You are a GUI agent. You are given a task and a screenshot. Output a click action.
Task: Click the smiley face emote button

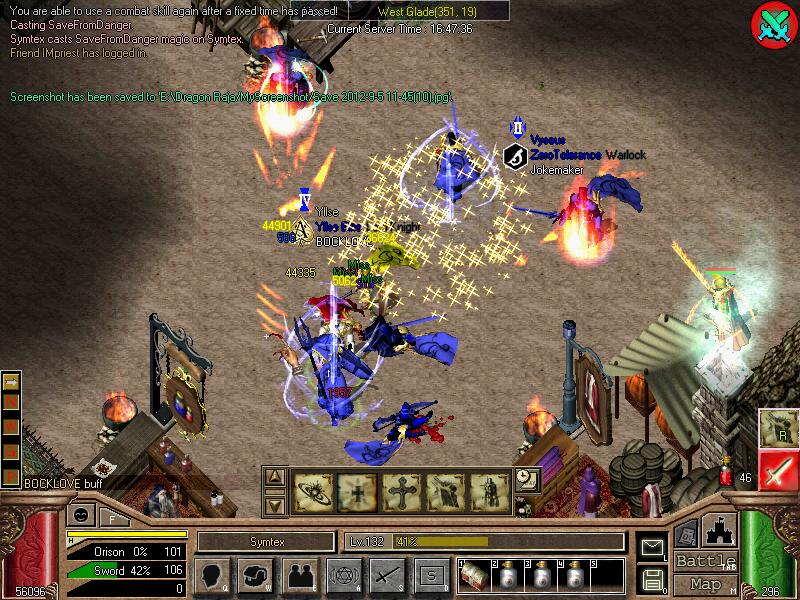coord(79,516)
